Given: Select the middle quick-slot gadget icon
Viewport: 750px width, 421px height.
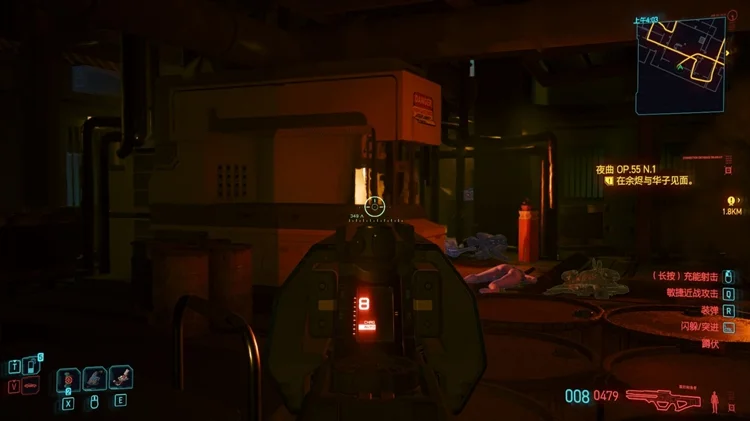Looking at the screenshot, I should [x=94, y=378].
